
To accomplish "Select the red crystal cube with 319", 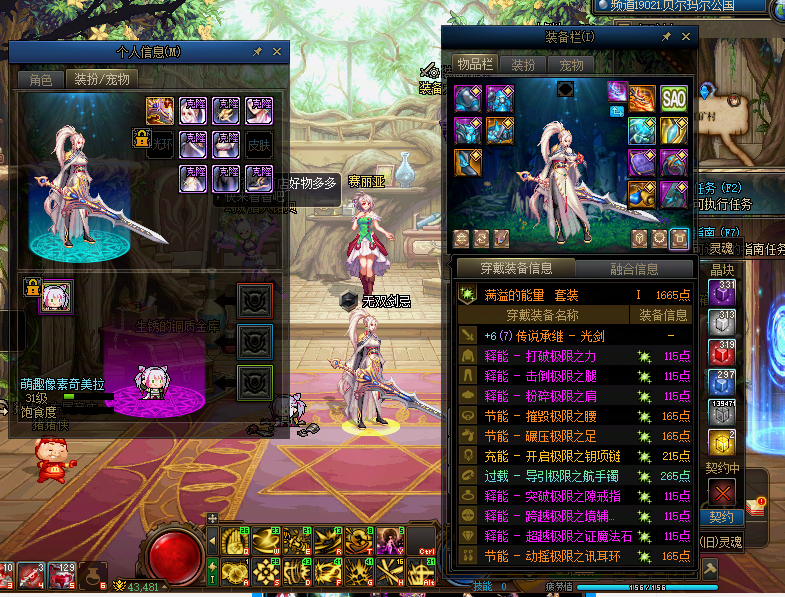I will click(721, 352).
